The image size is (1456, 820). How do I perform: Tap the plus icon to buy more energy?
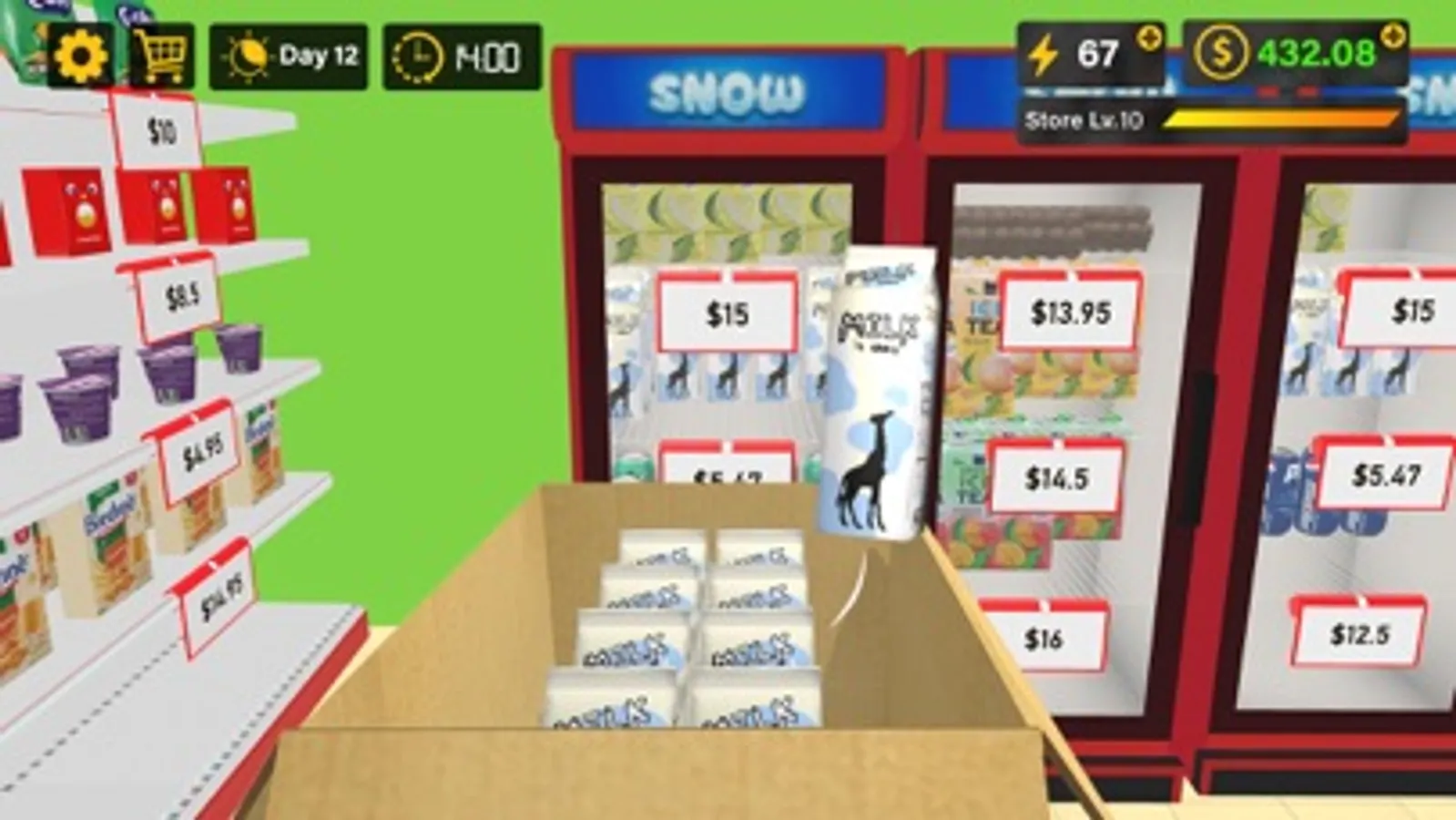point(1149,39)
